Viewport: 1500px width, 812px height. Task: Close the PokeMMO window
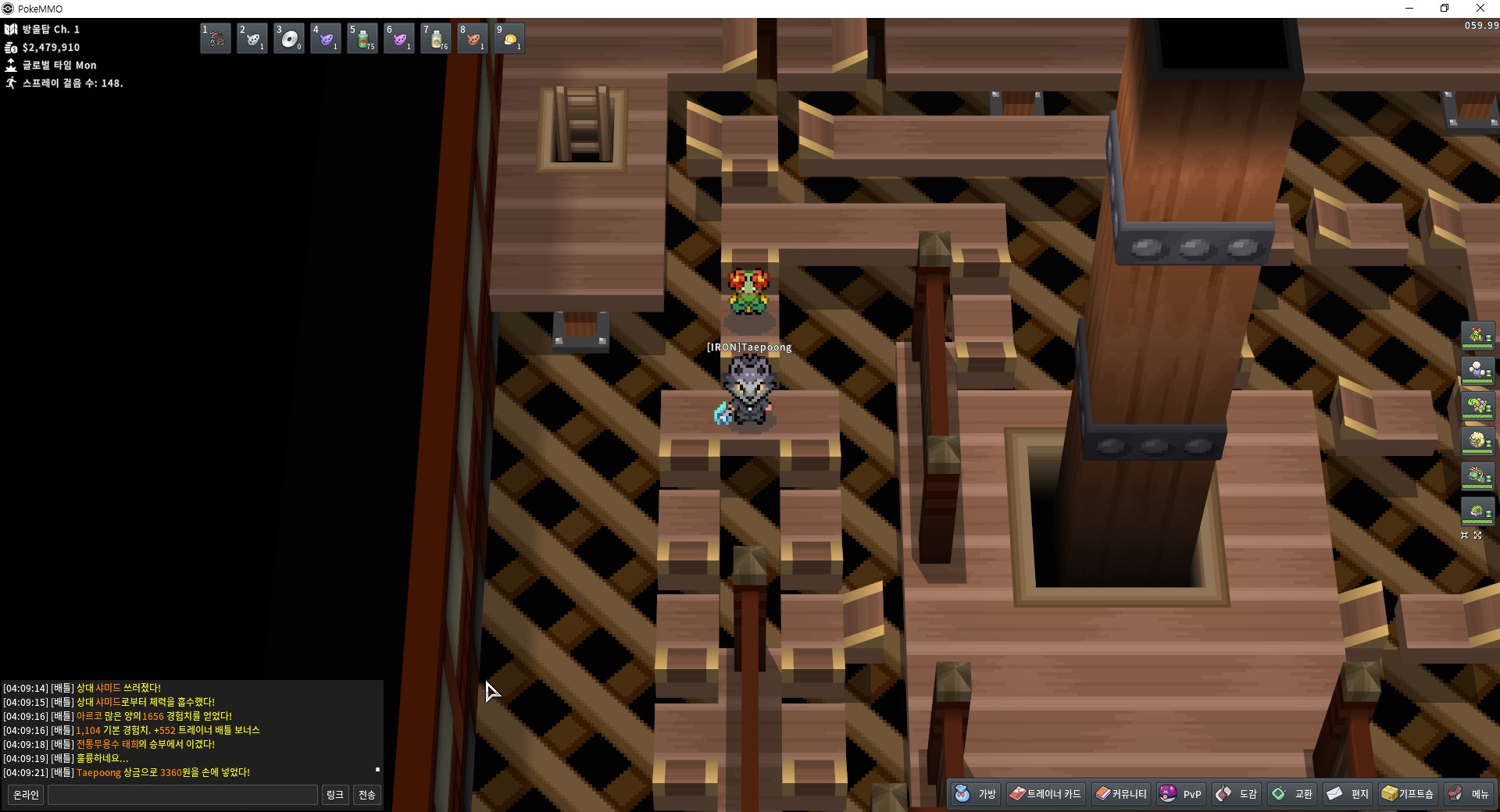(x=1480, y=9)
